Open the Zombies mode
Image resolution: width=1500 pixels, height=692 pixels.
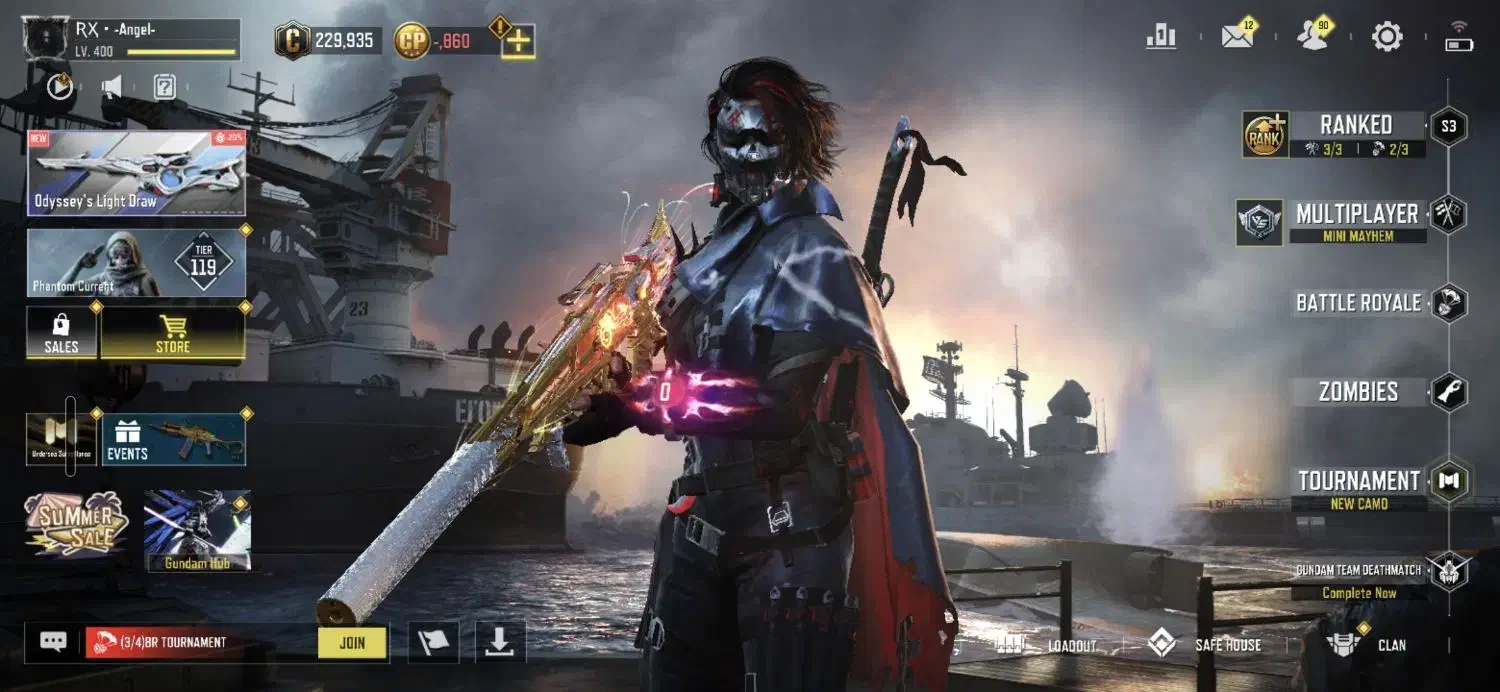pyautogui.click(x=1358, y=392)
